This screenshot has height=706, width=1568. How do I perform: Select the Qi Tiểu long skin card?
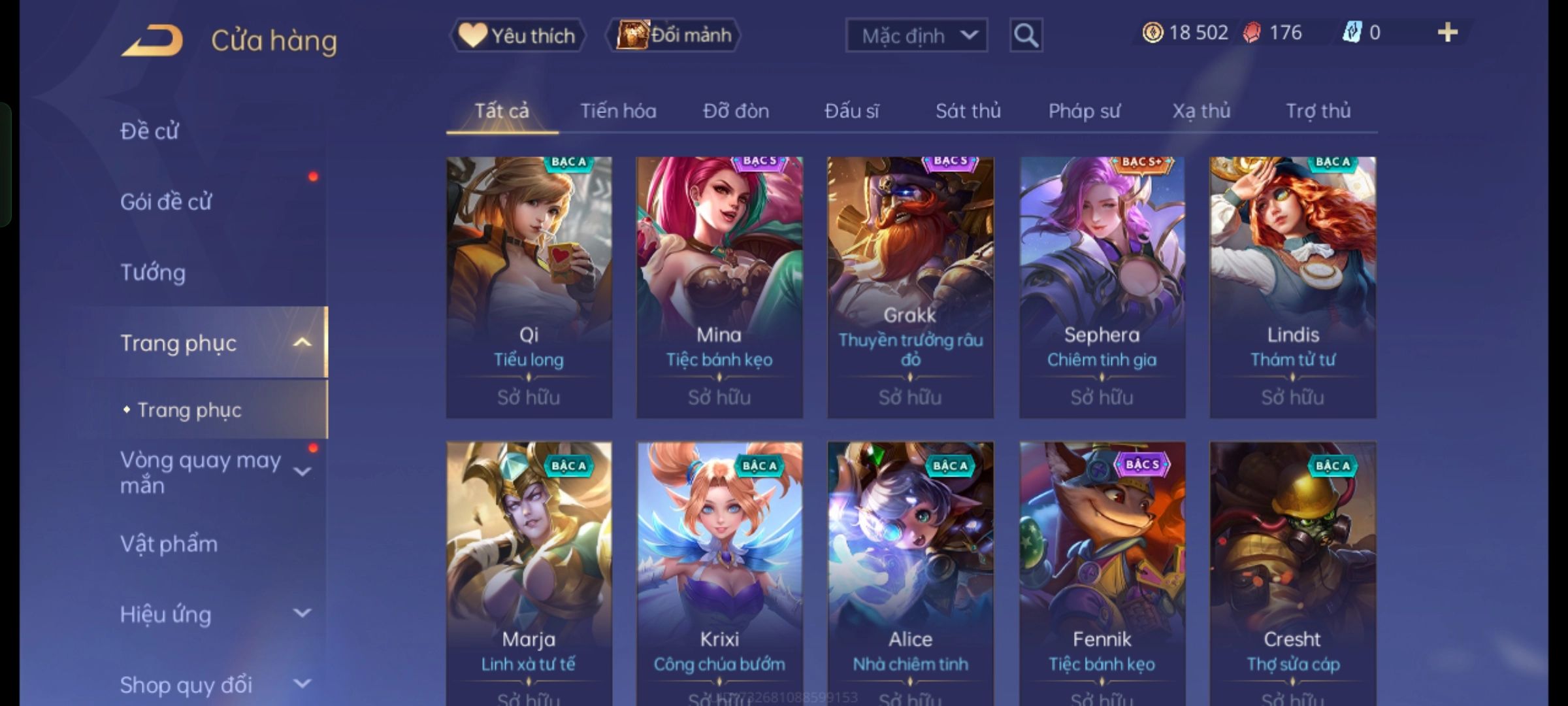tap(529, 288)
